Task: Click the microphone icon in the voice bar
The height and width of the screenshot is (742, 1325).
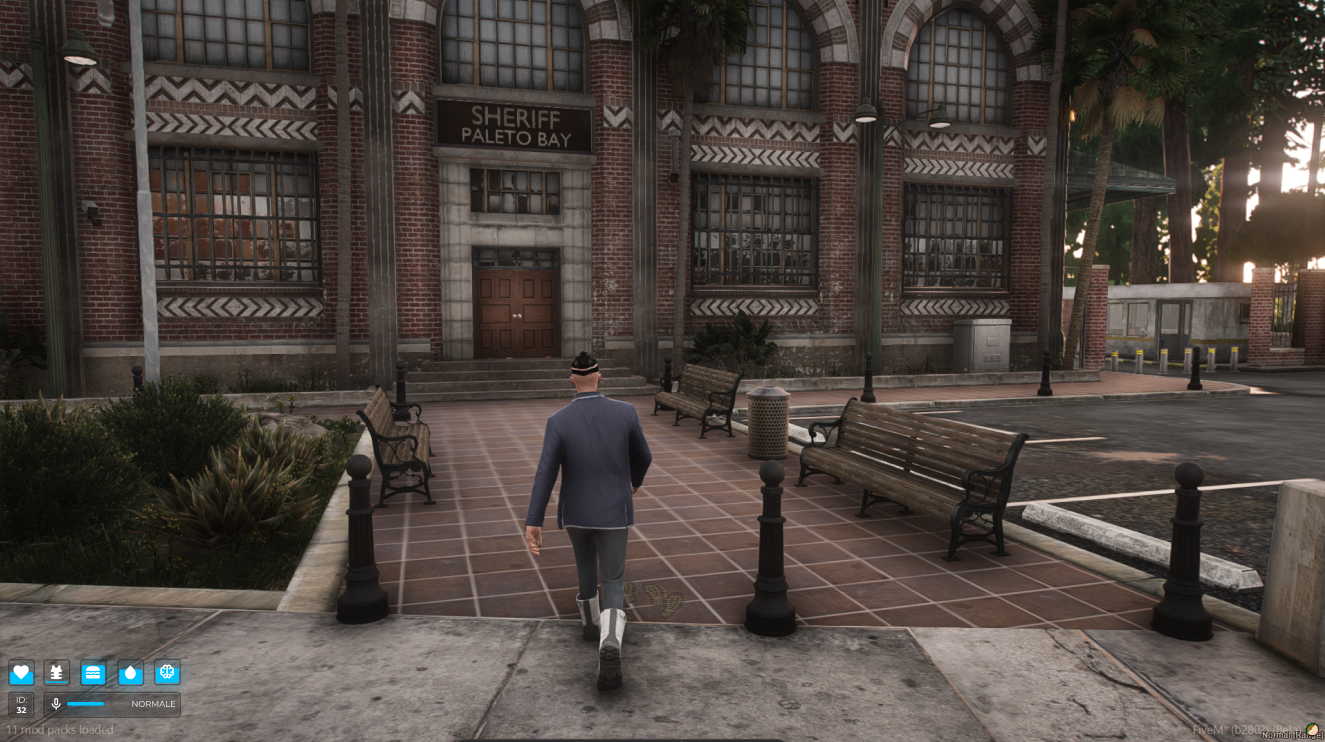Action: pos(55,704)
